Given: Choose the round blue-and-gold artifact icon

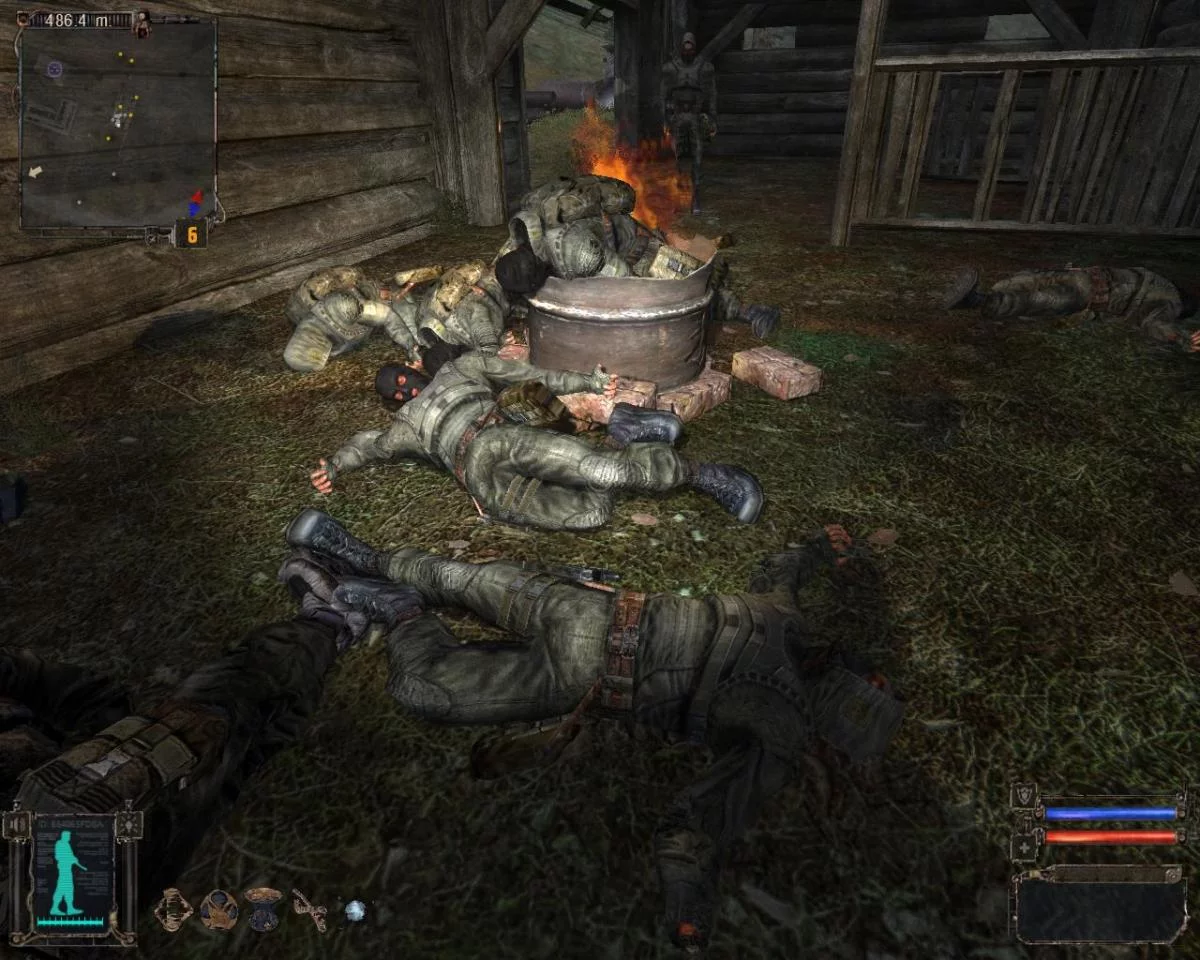Looking at the screenshot, I should click(x=218, y=909).
